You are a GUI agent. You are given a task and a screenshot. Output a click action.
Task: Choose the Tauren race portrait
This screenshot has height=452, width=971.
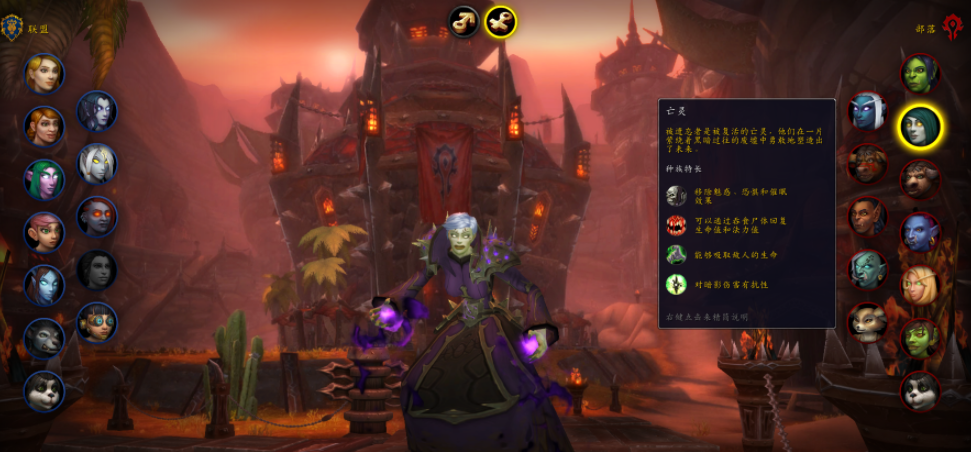click(920, 179)
